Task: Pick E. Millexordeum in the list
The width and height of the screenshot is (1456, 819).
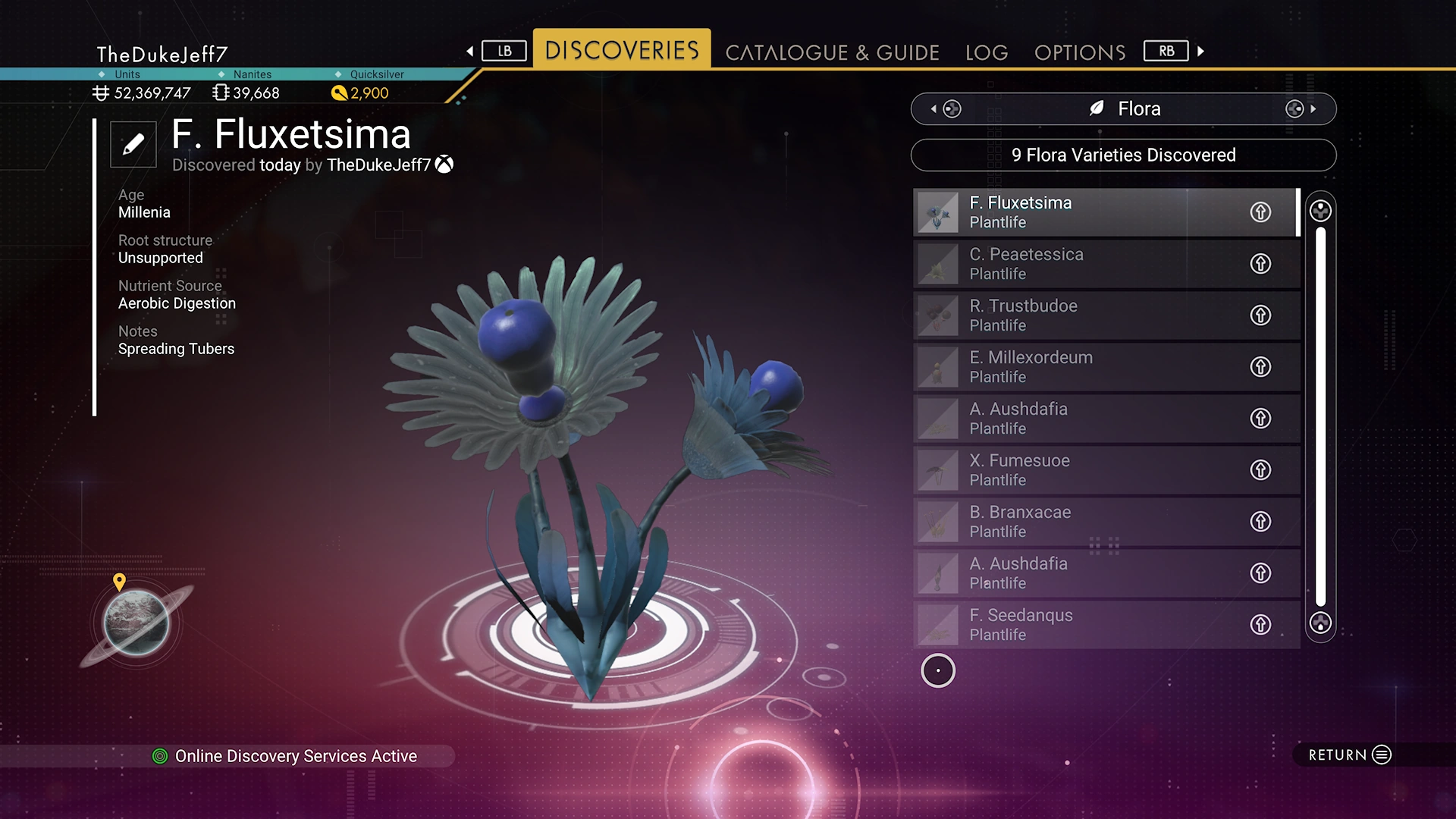Action: [1077, 367]
